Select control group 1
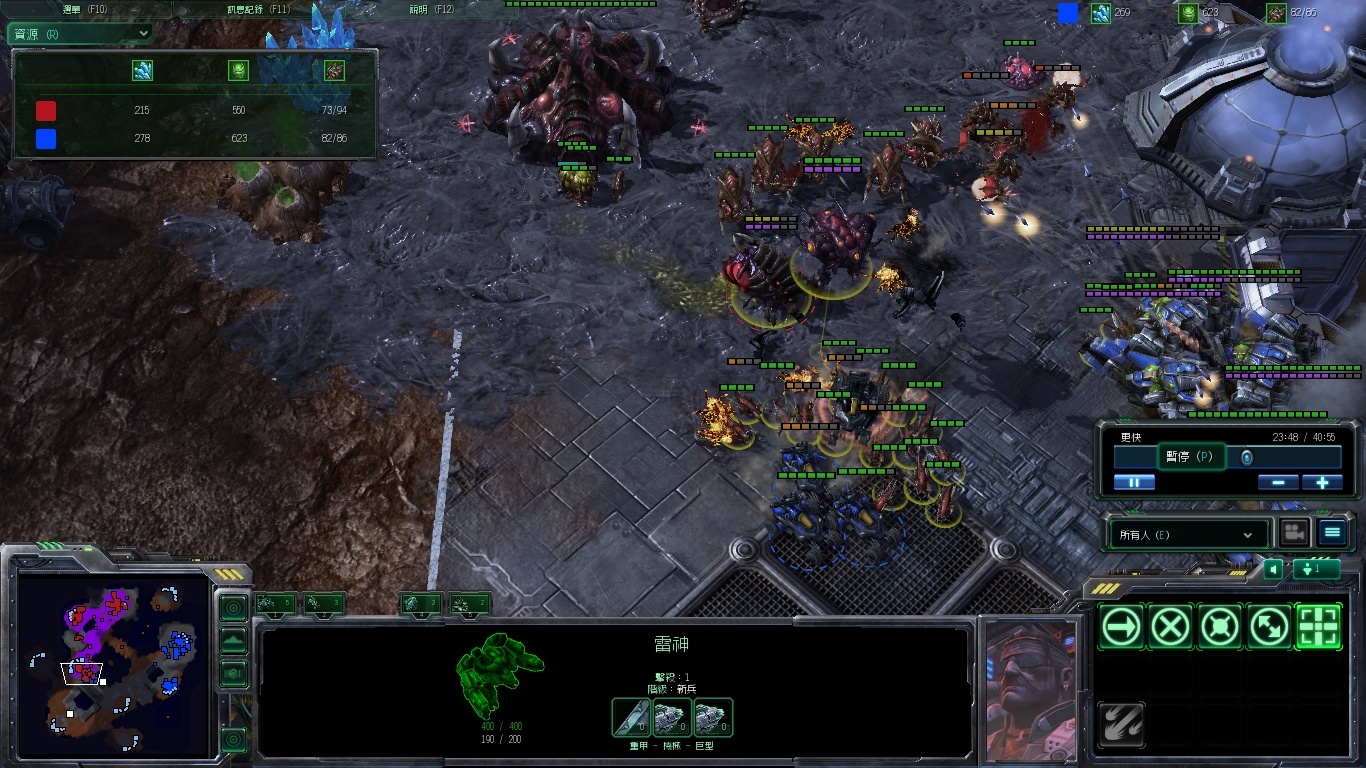 pyautogui.click(x=275, y=603)
